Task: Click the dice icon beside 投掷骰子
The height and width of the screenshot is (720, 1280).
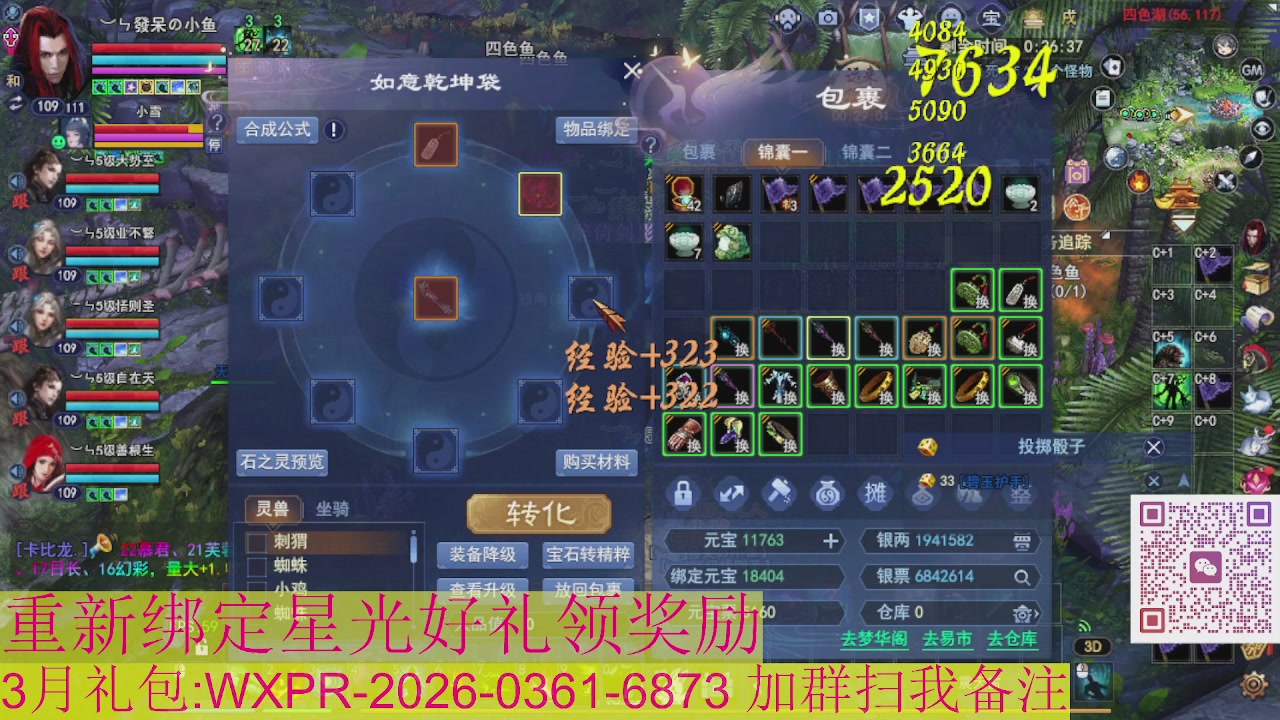Action: [x=929, y=446]
